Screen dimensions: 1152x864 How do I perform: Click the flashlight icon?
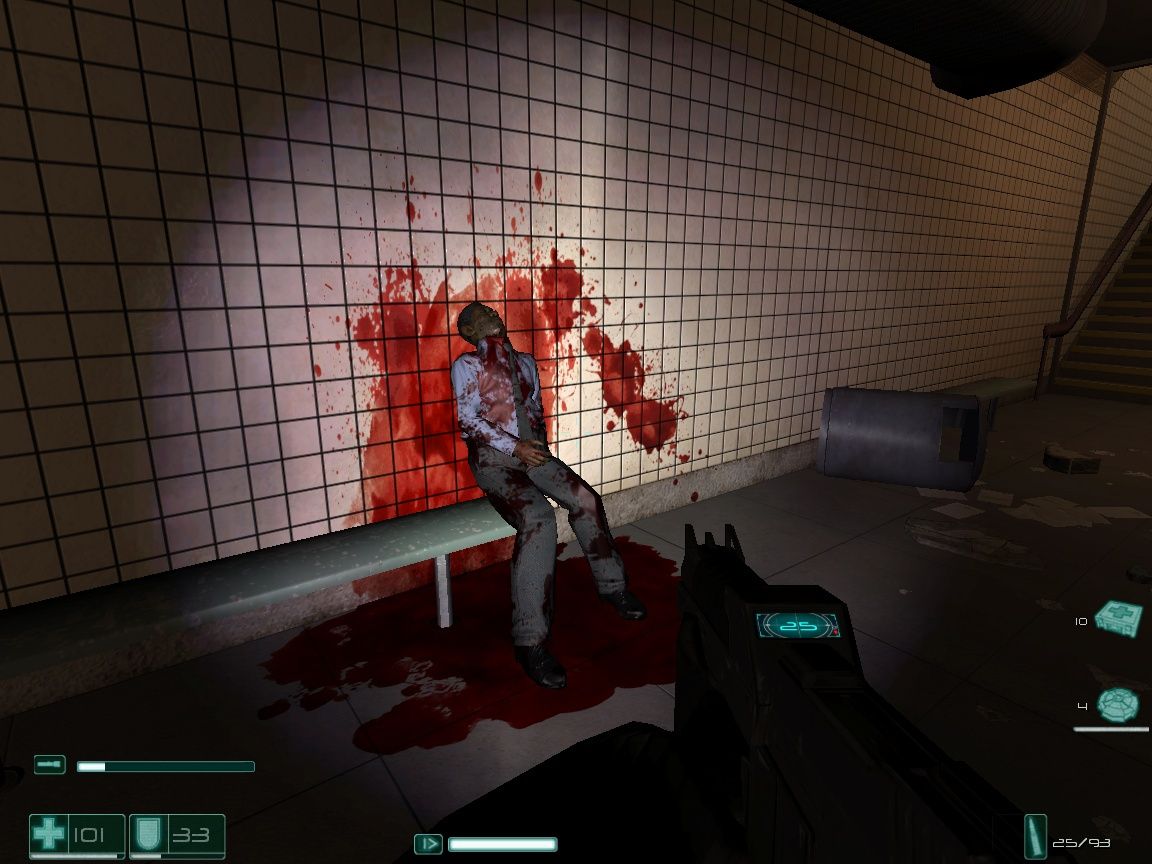(49, 765)
